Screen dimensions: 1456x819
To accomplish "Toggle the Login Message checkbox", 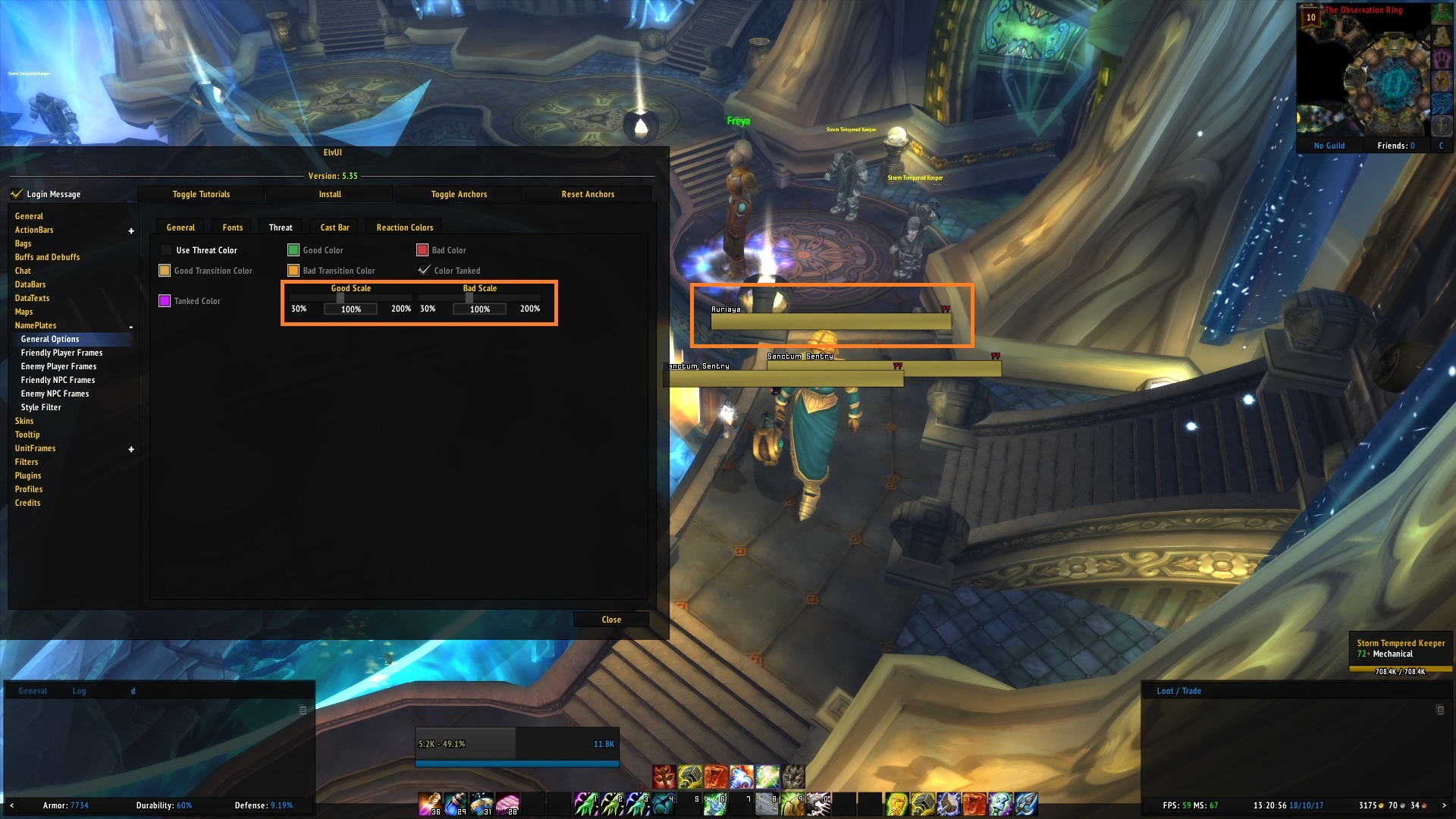I will [x=17, y=193].
